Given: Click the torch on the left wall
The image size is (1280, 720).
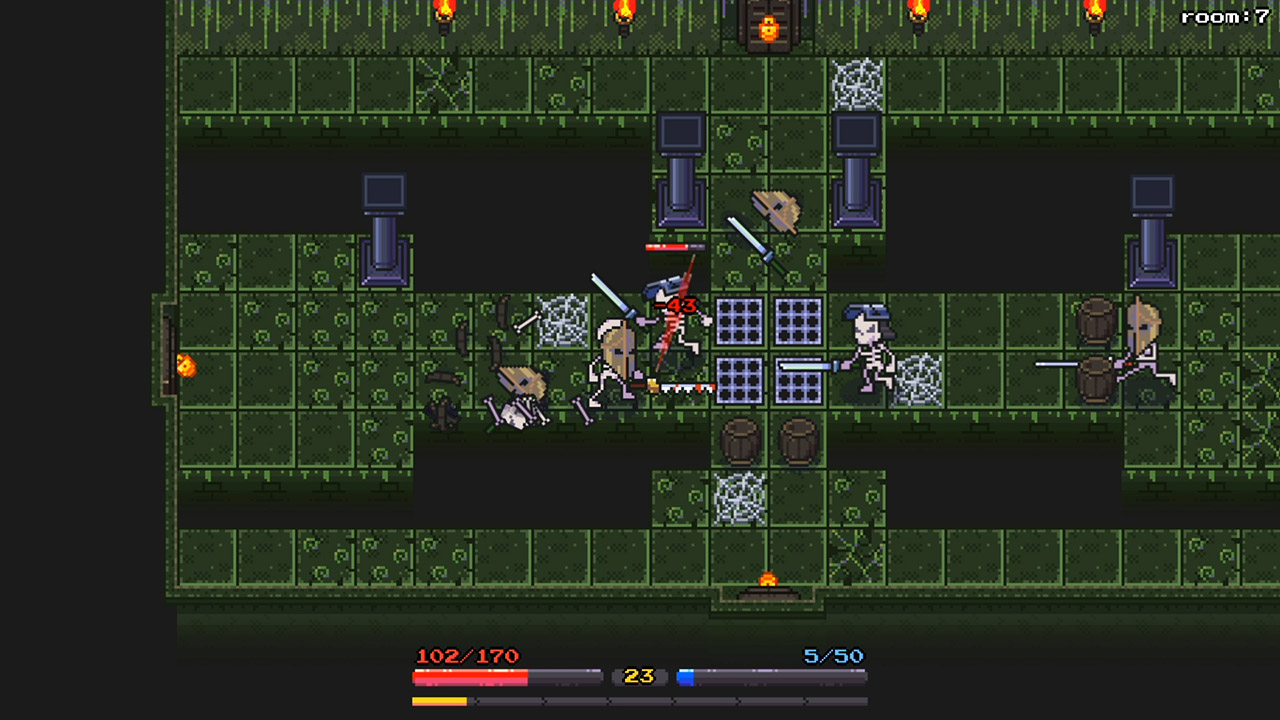Looking at the screenshot, I should click(x=186, y=368).
